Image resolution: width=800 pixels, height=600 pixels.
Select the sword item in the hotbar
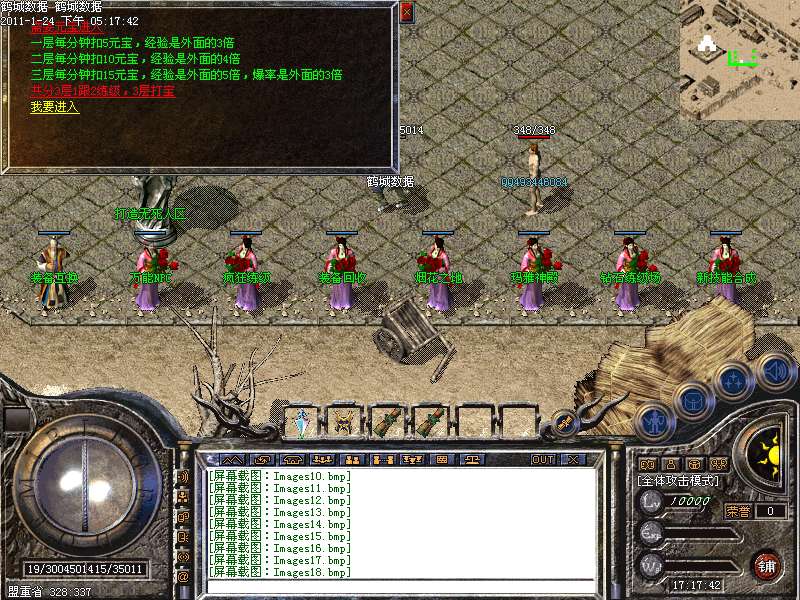tap(301, 421)
